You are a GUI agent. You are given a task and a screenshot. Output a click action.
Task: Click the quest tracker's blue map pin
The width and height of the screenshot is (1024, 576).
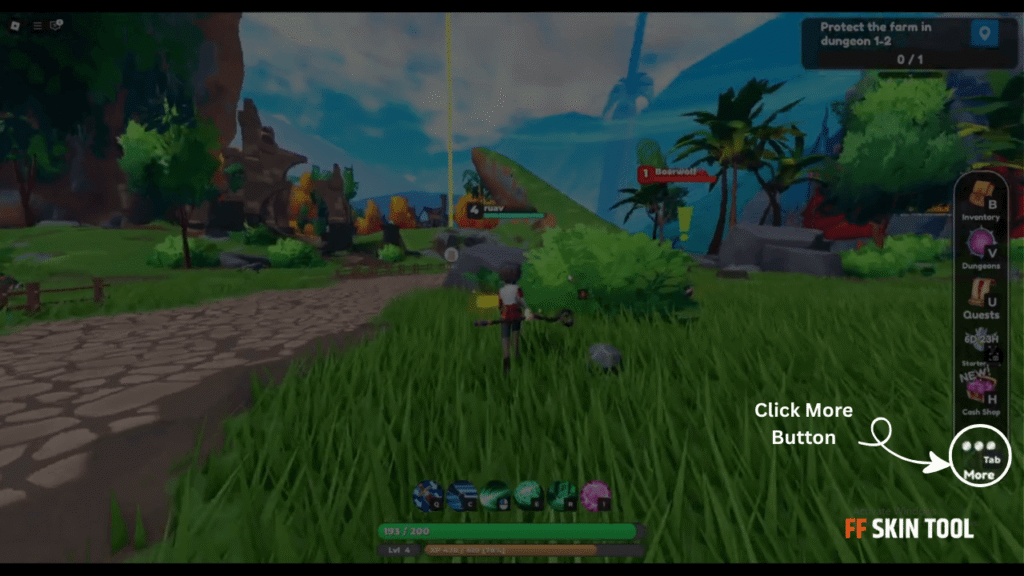coord(984,34)
